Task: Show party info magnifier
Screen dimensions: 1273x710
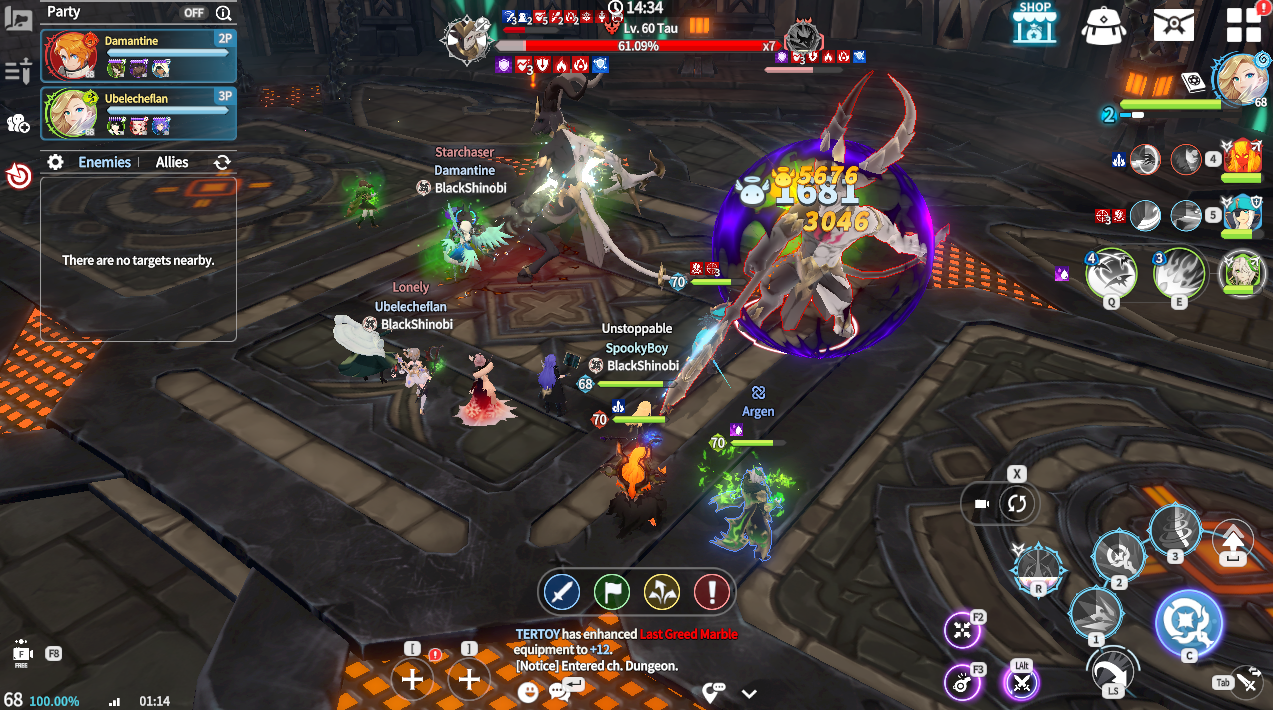Action: (223, 13)
